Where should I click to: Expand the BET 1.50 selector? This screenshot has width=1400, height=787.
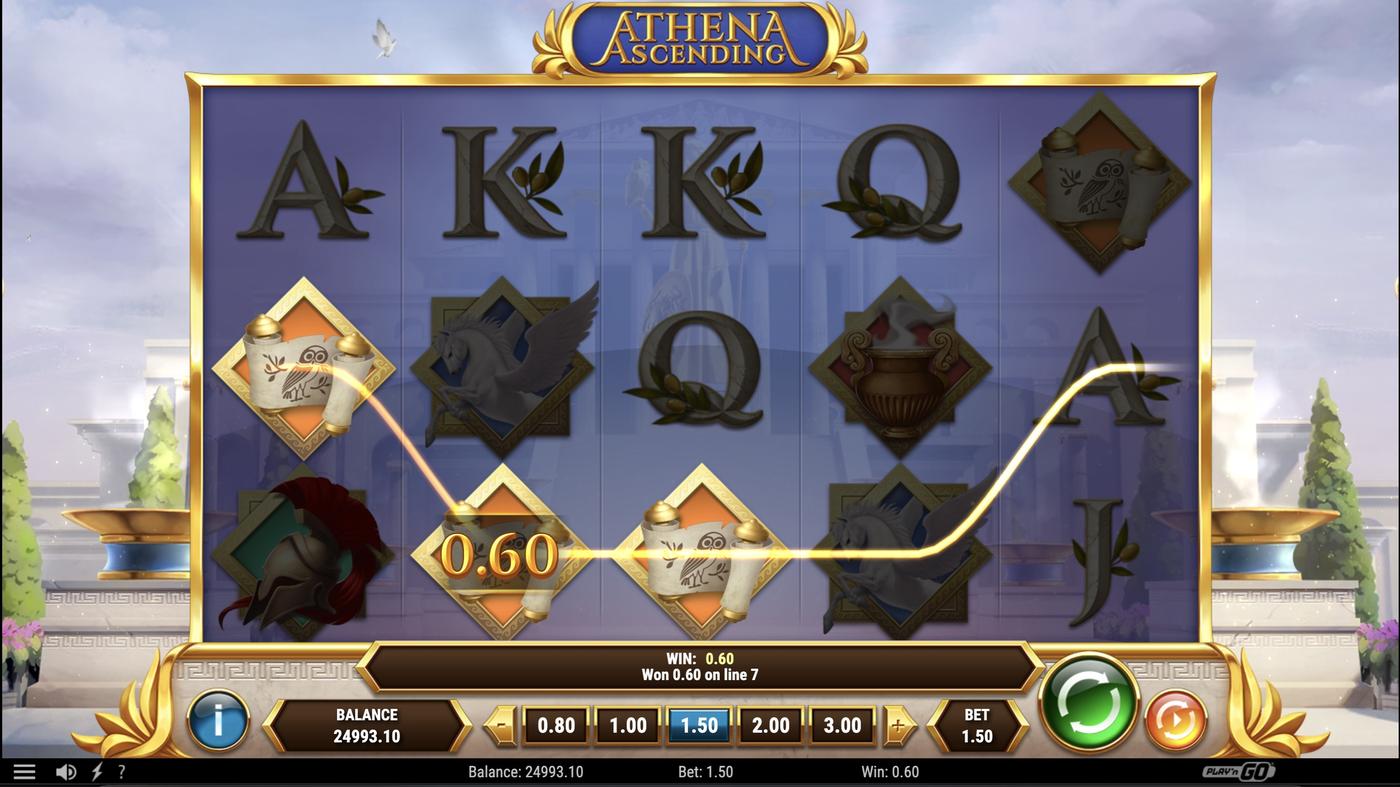[x=977, y=723]
